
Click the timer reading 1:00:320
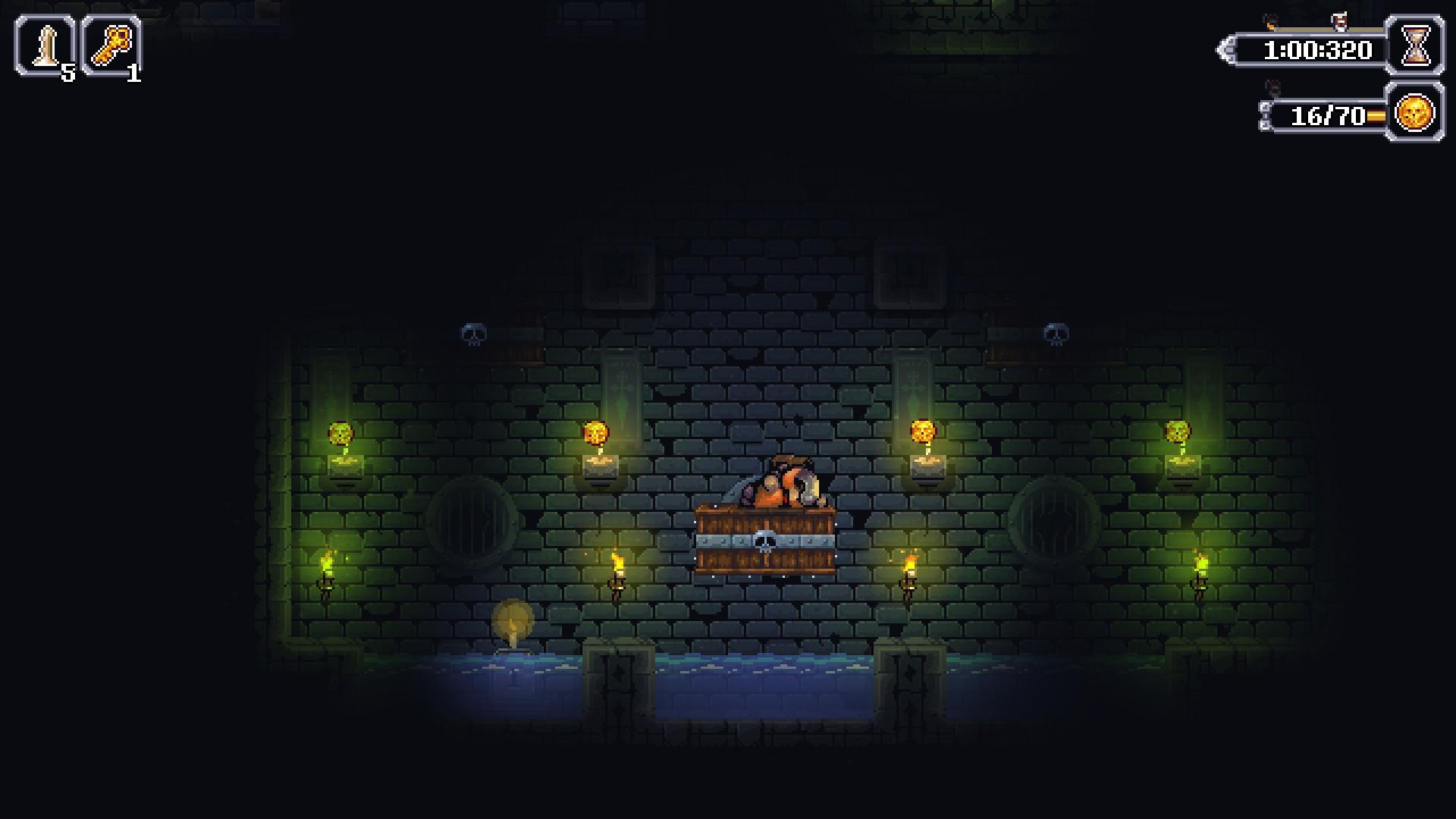coord(1317,51)
